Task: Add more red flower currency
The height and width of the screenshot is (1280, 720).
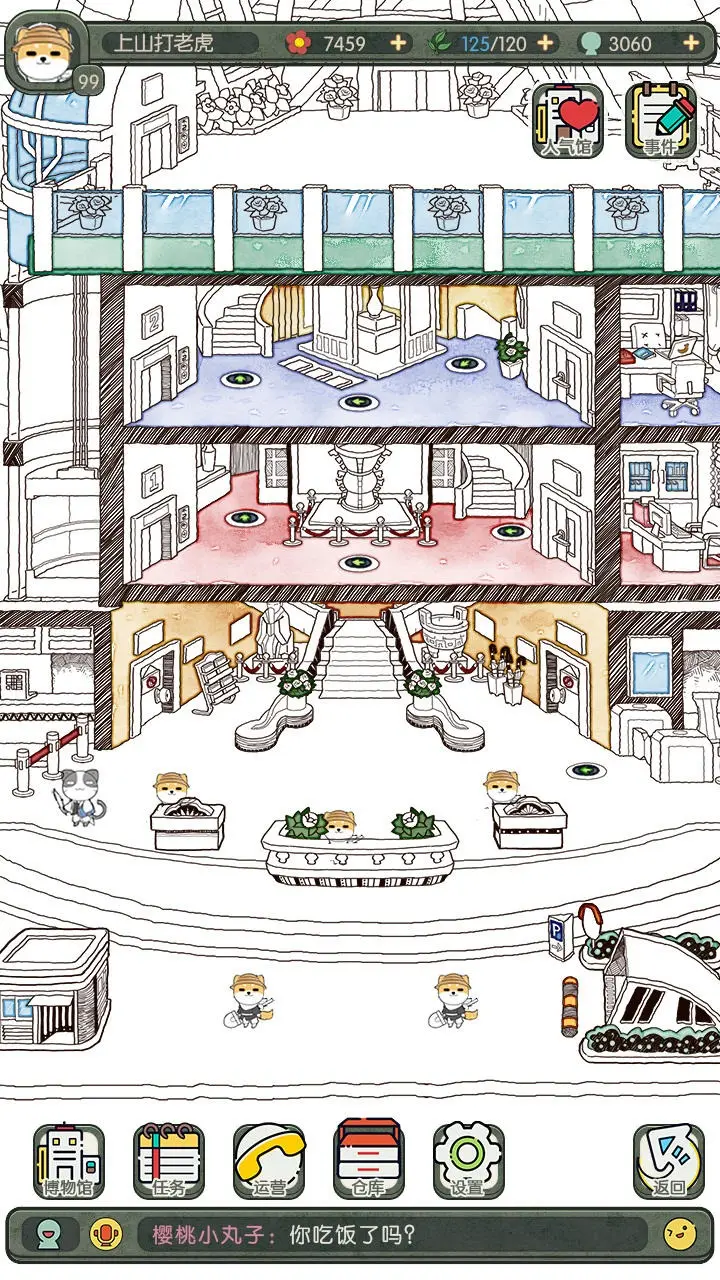Action: [398, 43]
